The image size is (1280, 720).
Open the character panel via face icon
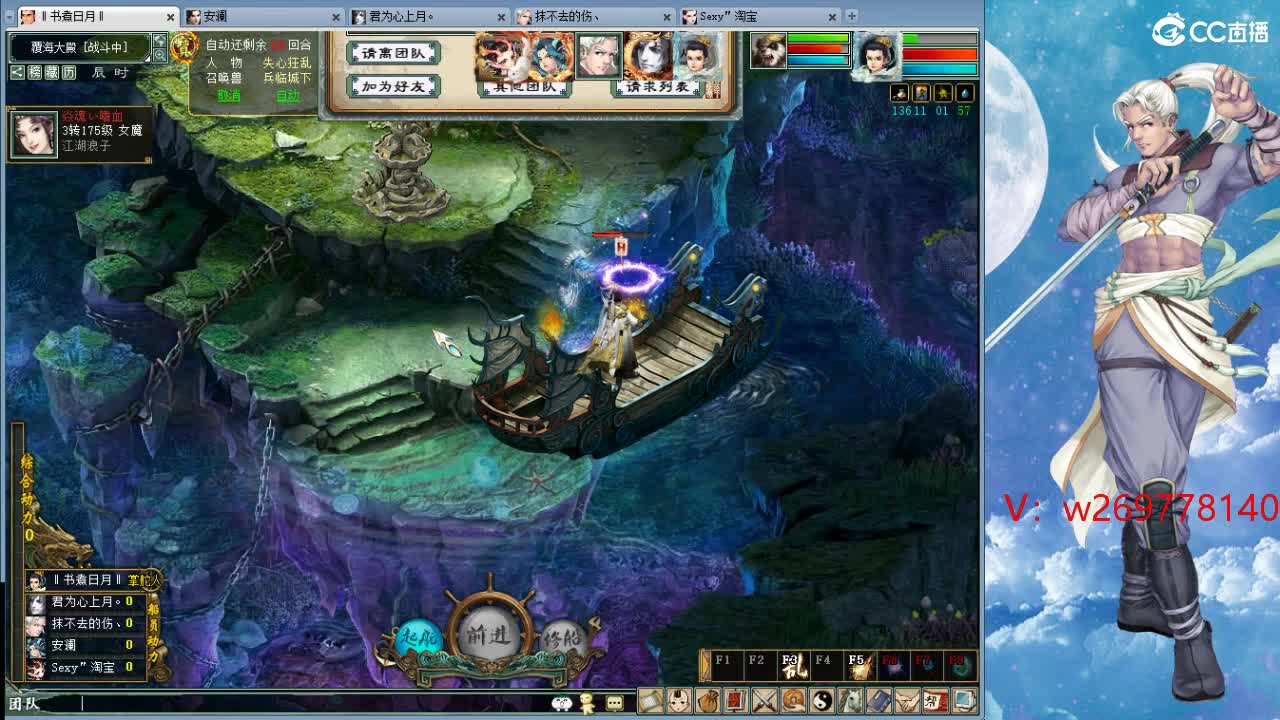(677, 702)
